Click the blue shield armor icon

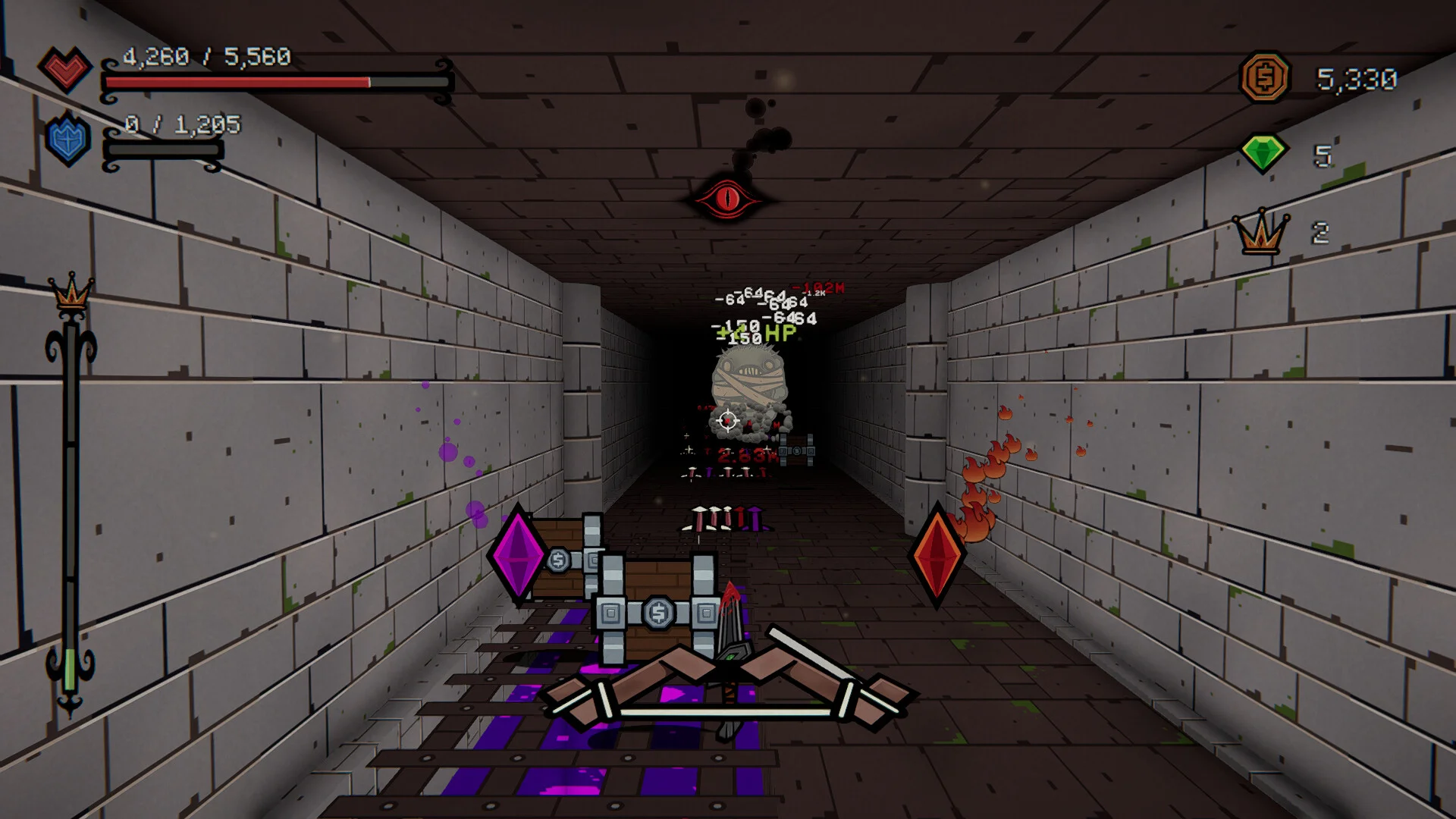(x=67, y=140)
